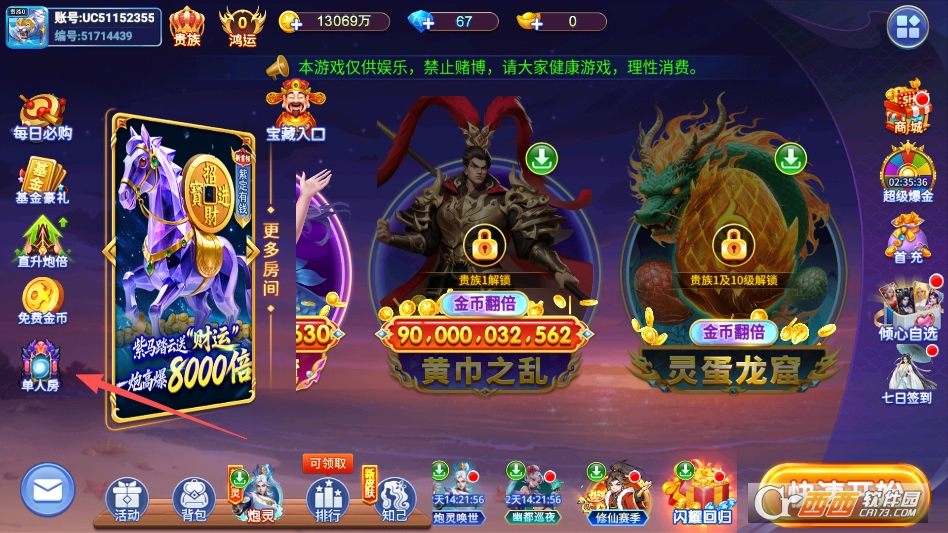The width and height of the screenshot is (948, 533).
Task: Open the 七日签到 seven-day check-in
Action: click(908, 369)
